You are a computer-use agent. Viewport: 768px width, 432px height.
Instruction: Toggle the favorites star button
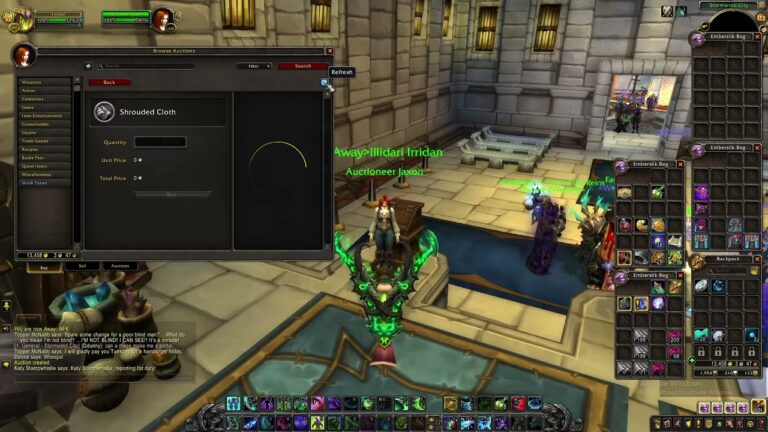88,66
